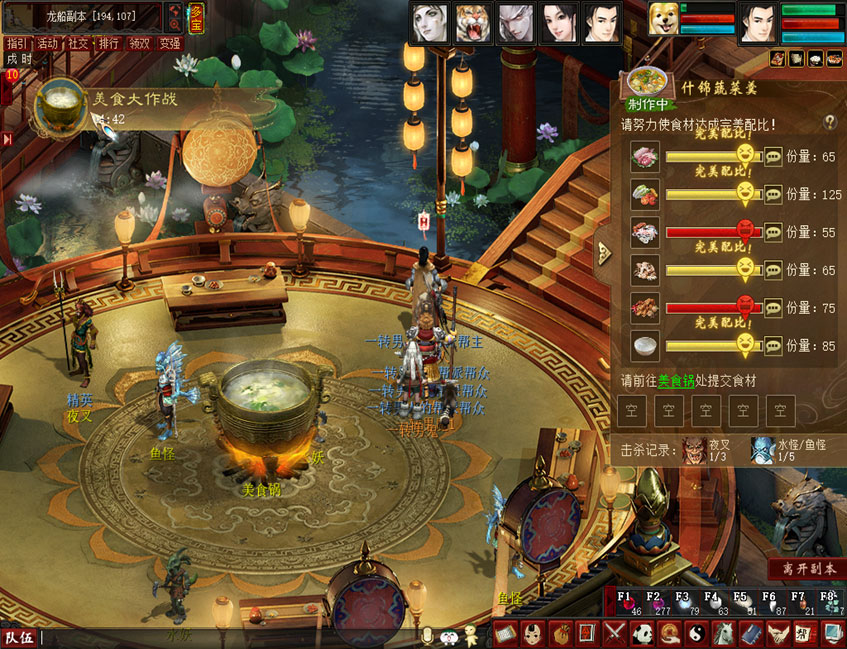847x649 pixels.
Task: Click chat bubble beside the 份量: 125 ingredient
Action: (773, 194)
